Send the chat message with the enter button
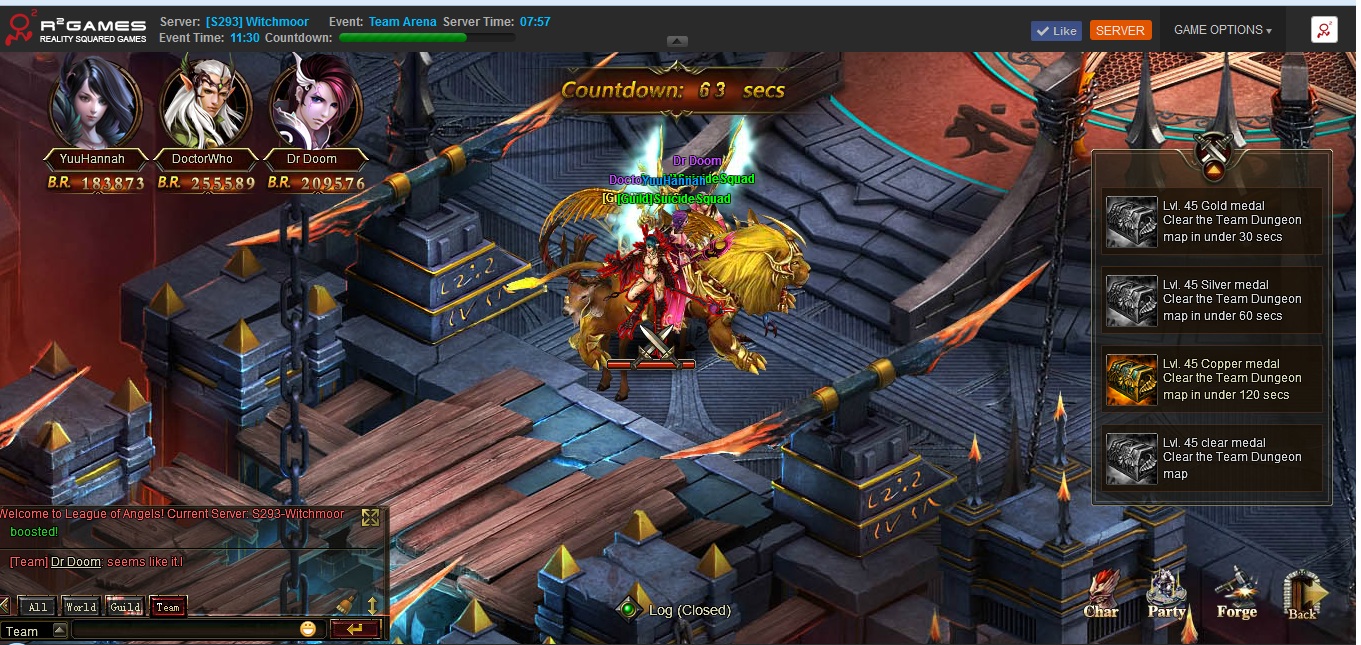 click(x=355, y=629)
